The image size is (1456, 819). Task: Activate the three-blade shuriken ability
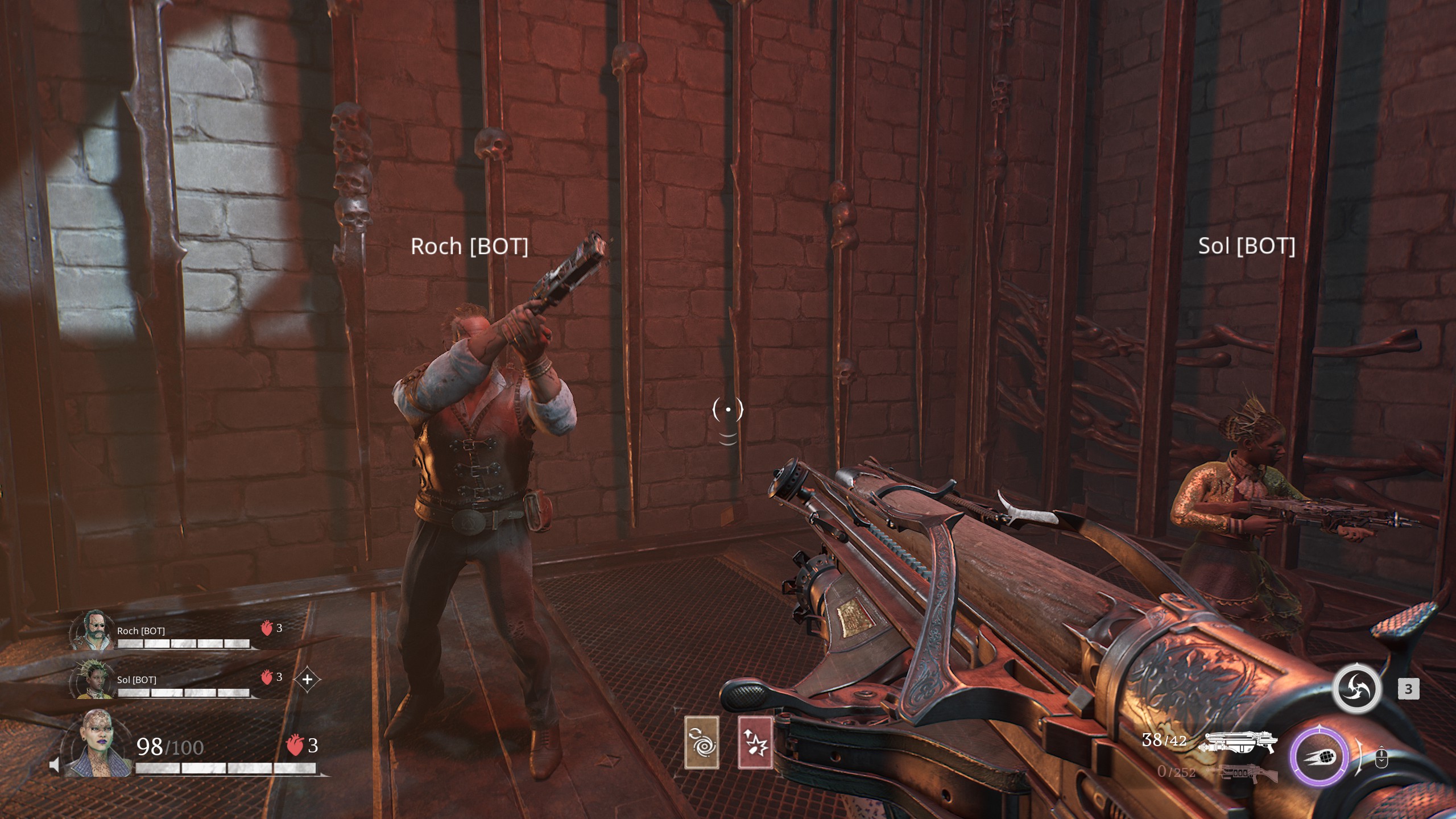click(1356, 688)
